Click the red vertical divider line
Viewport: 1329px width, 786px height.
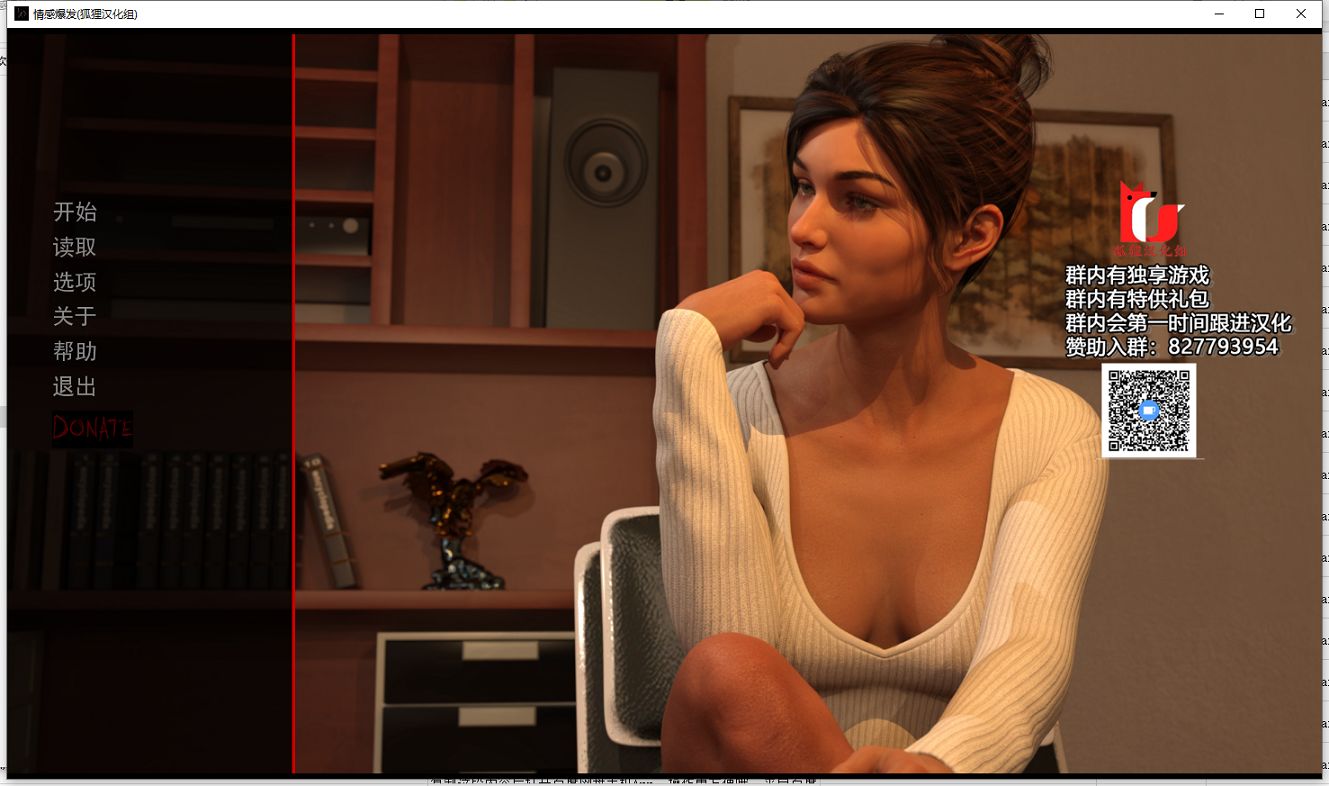click(293, 400)
